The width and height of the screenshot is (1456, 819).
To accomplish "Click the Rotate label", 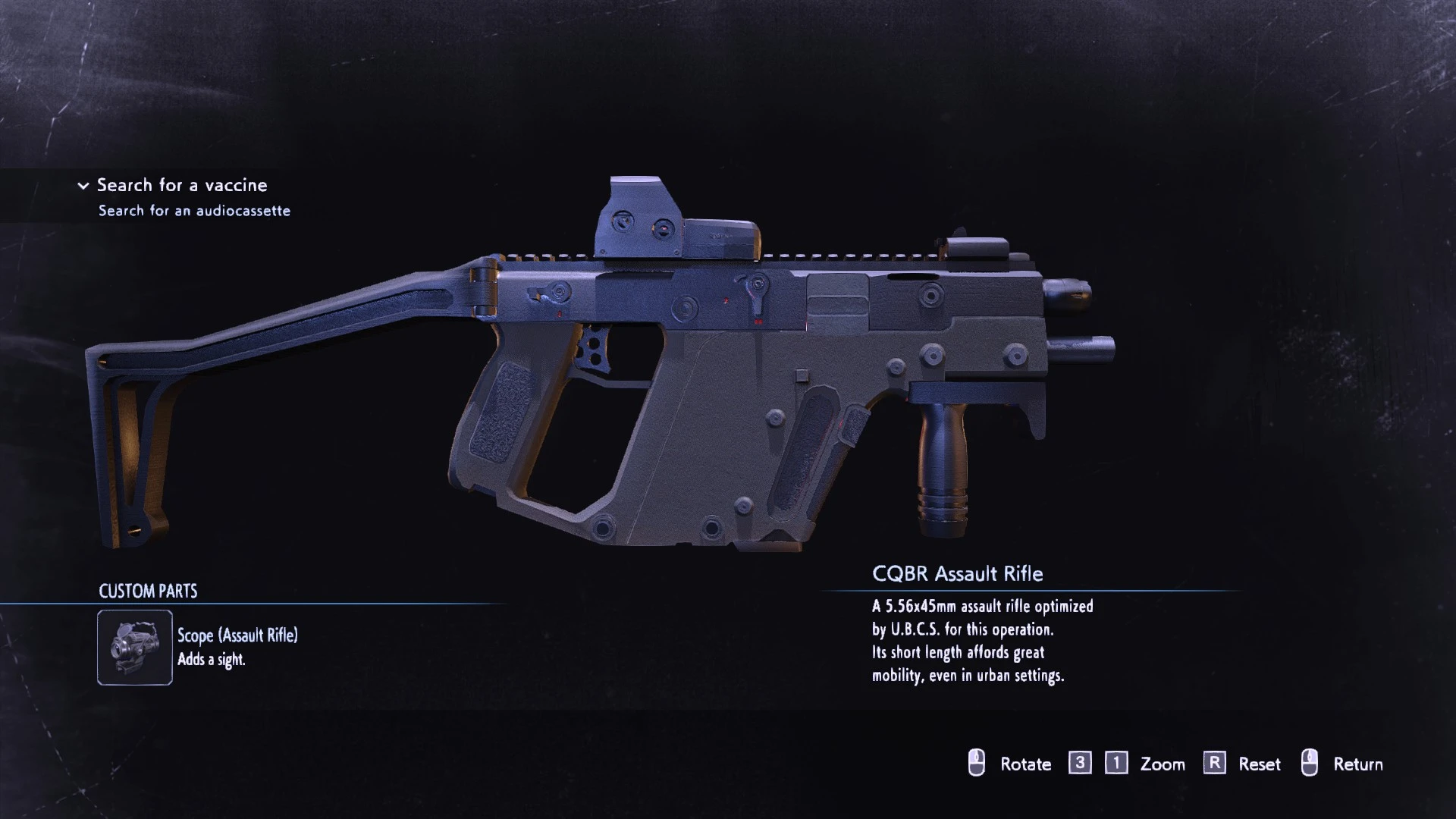I will [1026, 764].
